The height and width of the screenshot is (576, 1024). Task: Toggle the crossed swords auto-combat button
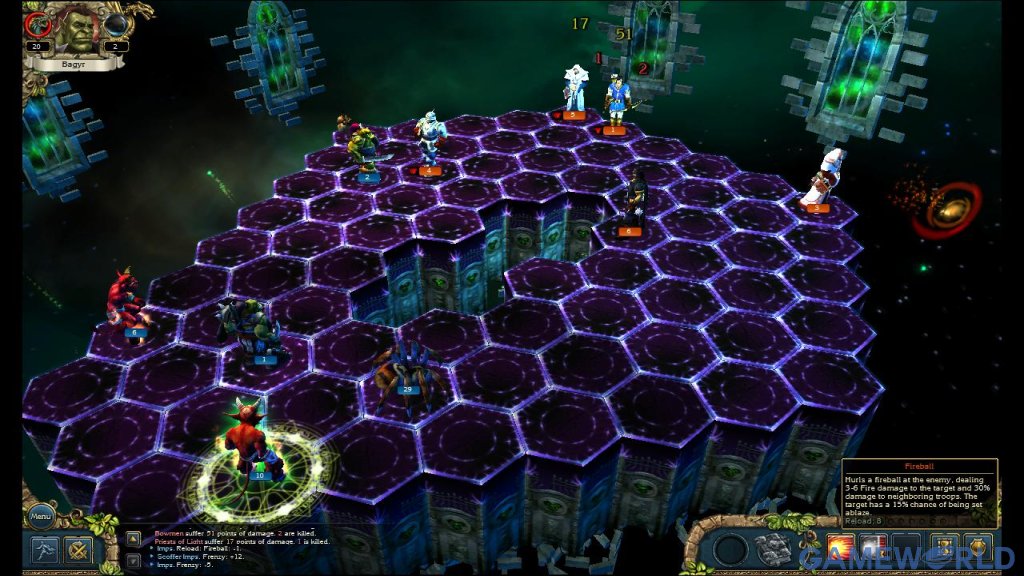[78, 550]
